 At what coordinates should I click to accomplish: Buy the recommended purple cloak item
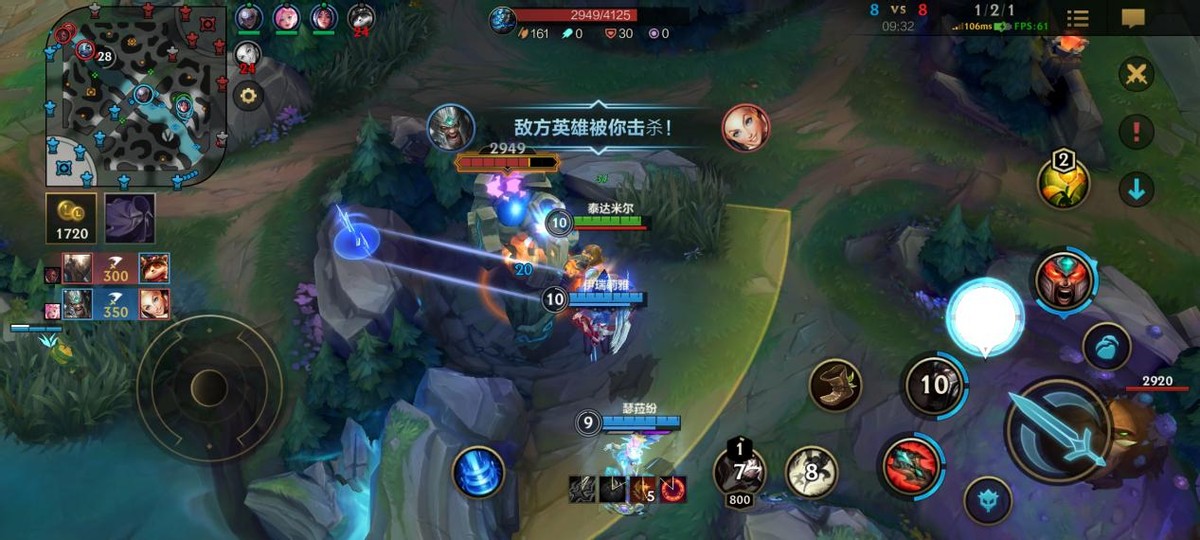(130, 218)
